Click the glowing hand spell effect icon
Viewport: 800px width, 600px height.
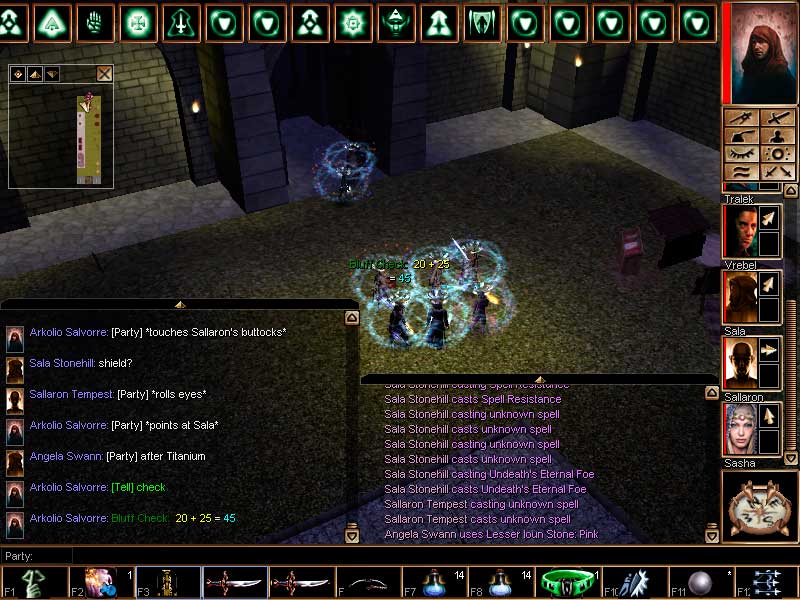96,21
